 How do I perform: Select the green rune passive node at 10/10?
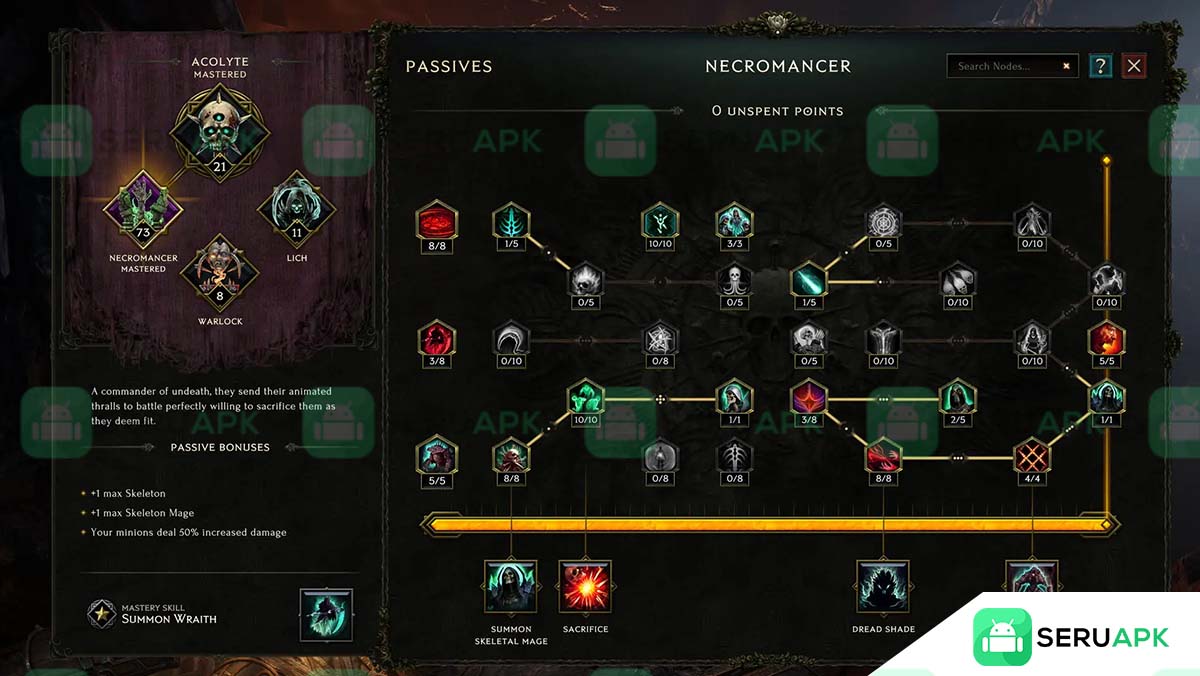tap(659, 221)
